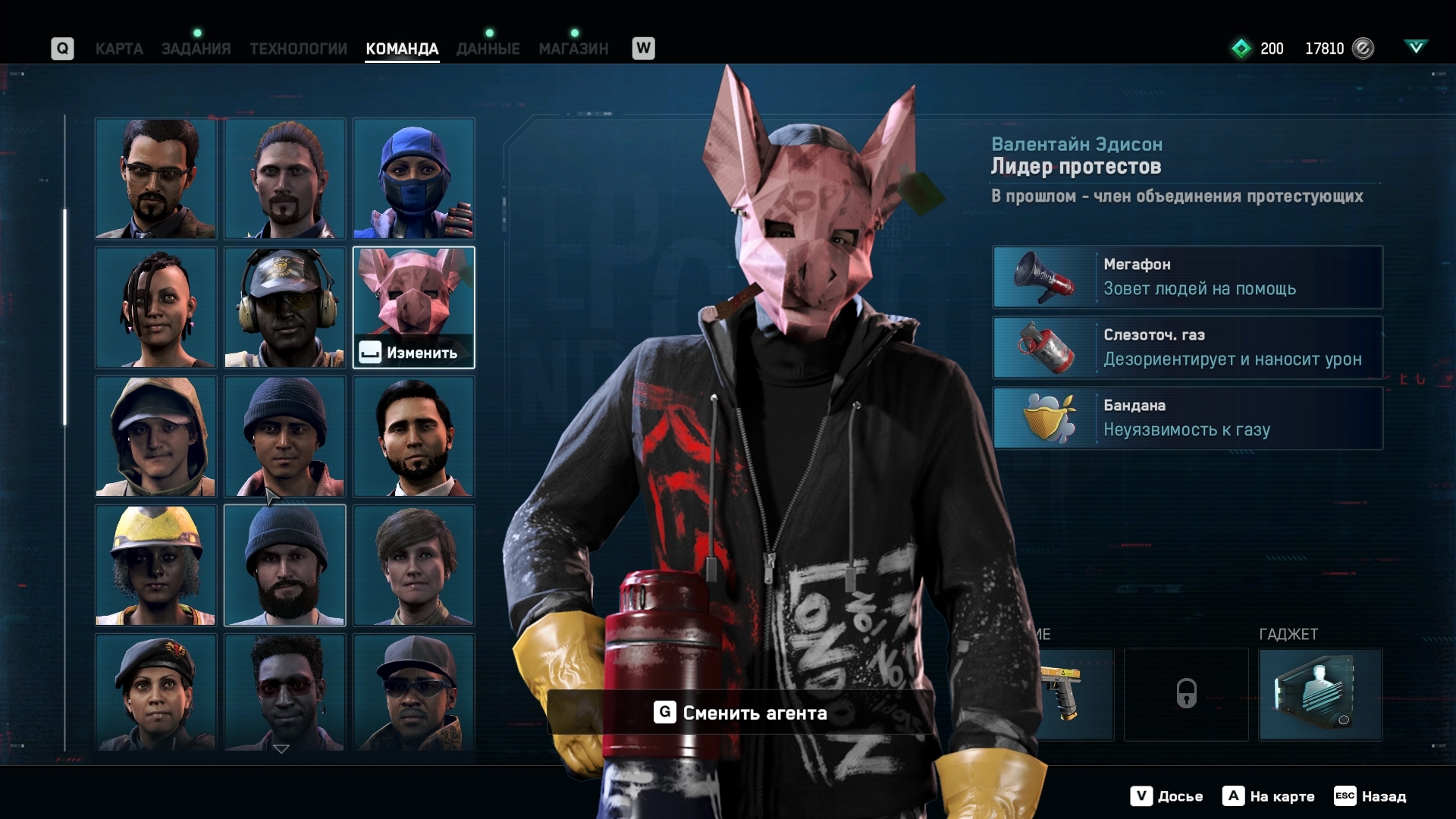
Task: Open the КАРТА tab
Action: point(119,49)
